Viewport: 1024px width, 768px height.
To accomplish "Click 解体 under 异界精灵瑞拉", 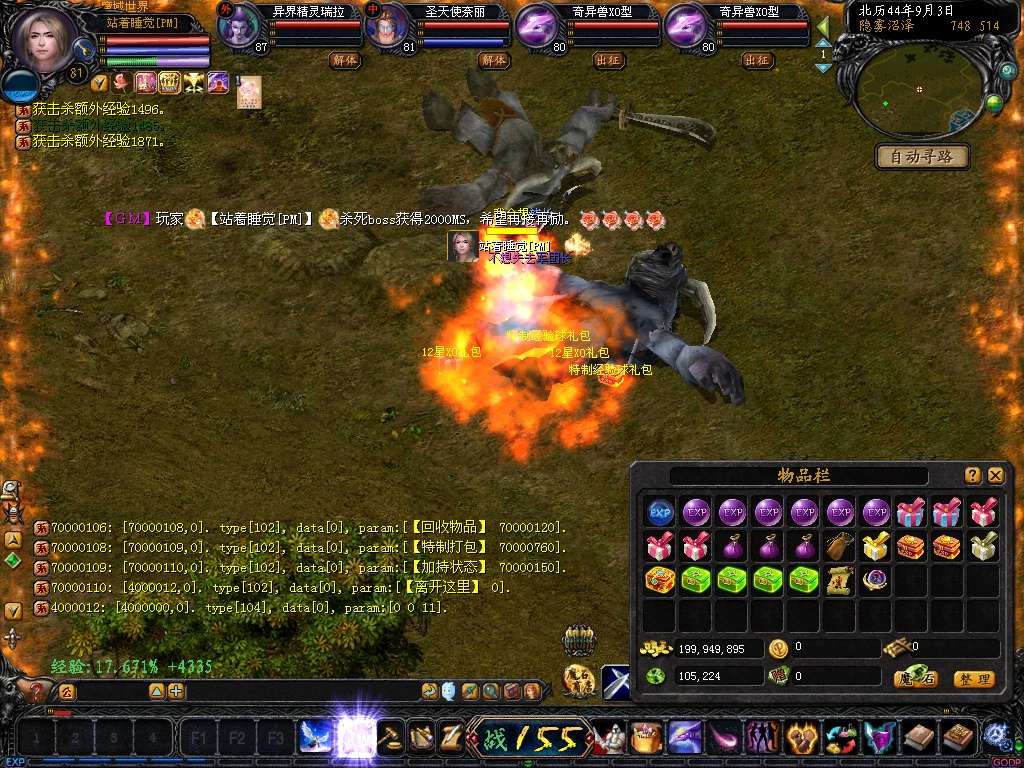I will click(x=344, y=60).
